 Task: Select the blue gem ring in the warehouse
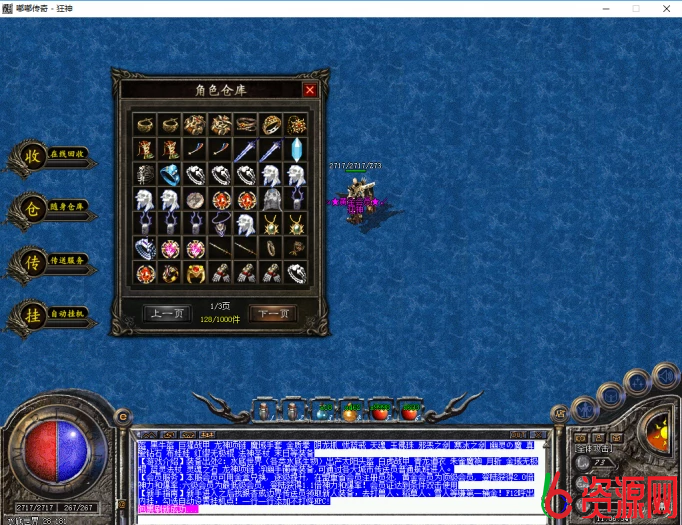(168, 174)
